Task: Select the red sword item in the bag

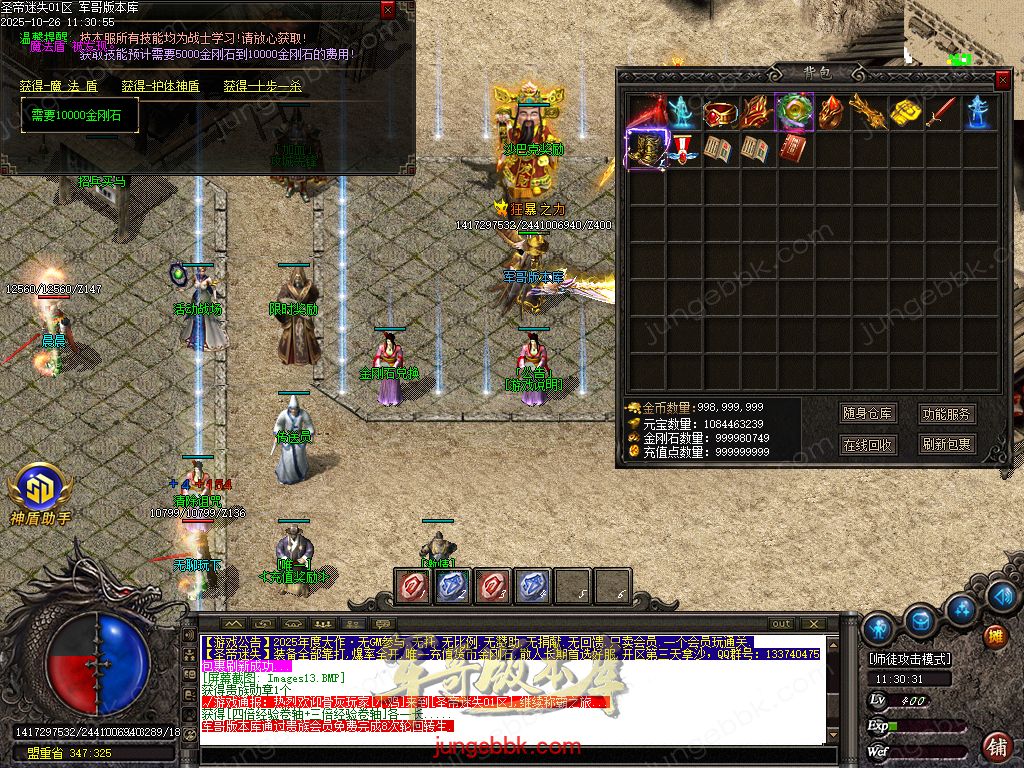Action: [x=941, y=112]
